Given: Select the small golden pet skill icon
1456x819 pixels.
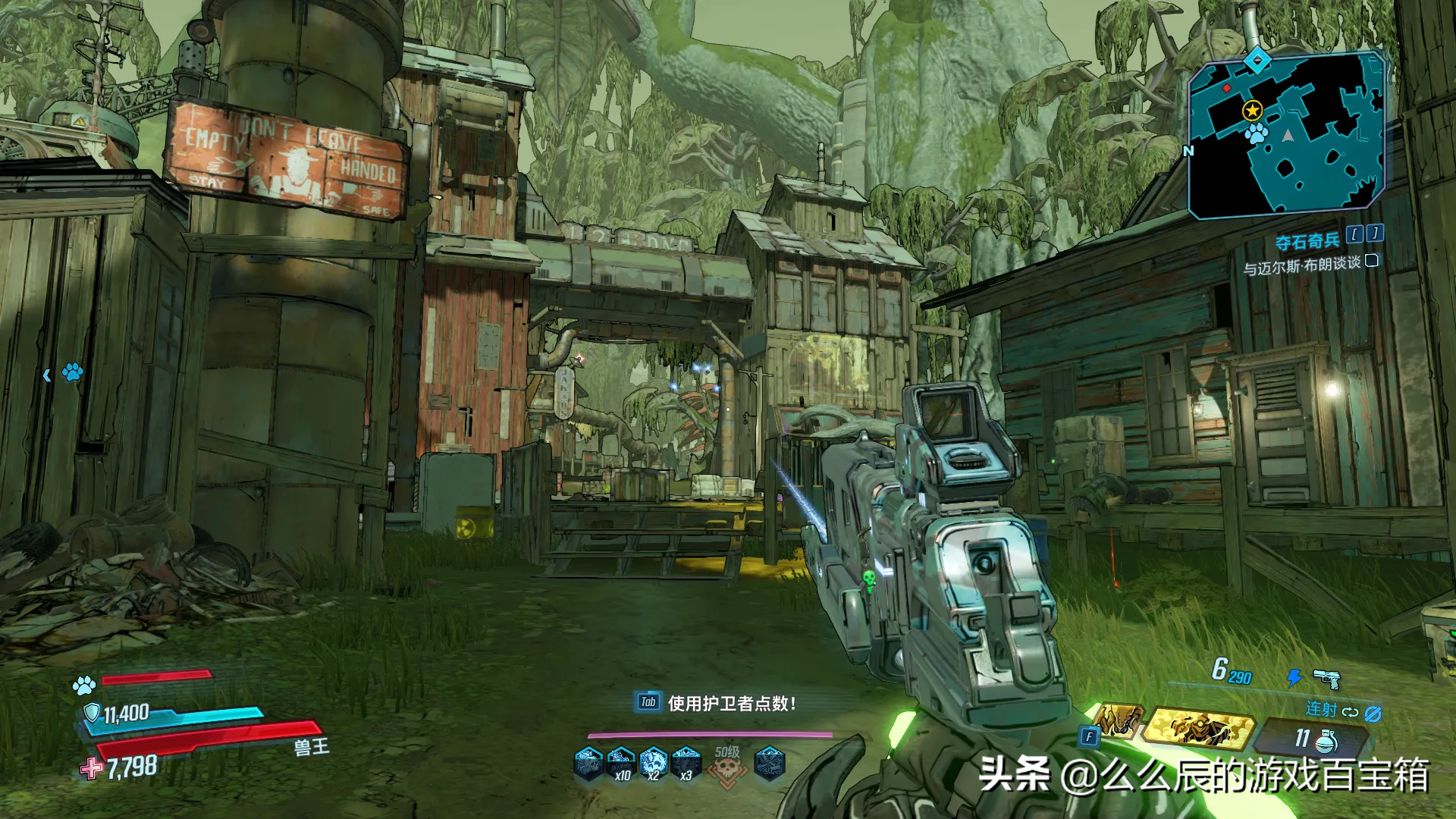Looking at the screenshot, I should pyautogui.click(x=1117, y=720).
